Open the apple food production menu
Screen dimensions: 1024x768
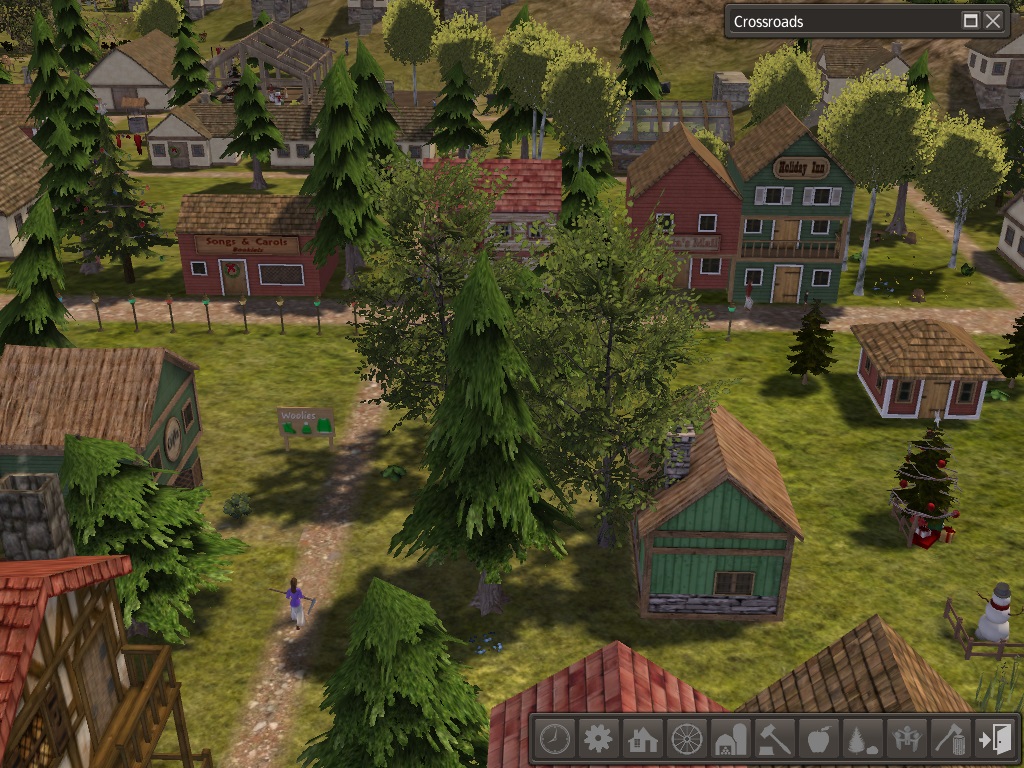(x=818, y=740)
